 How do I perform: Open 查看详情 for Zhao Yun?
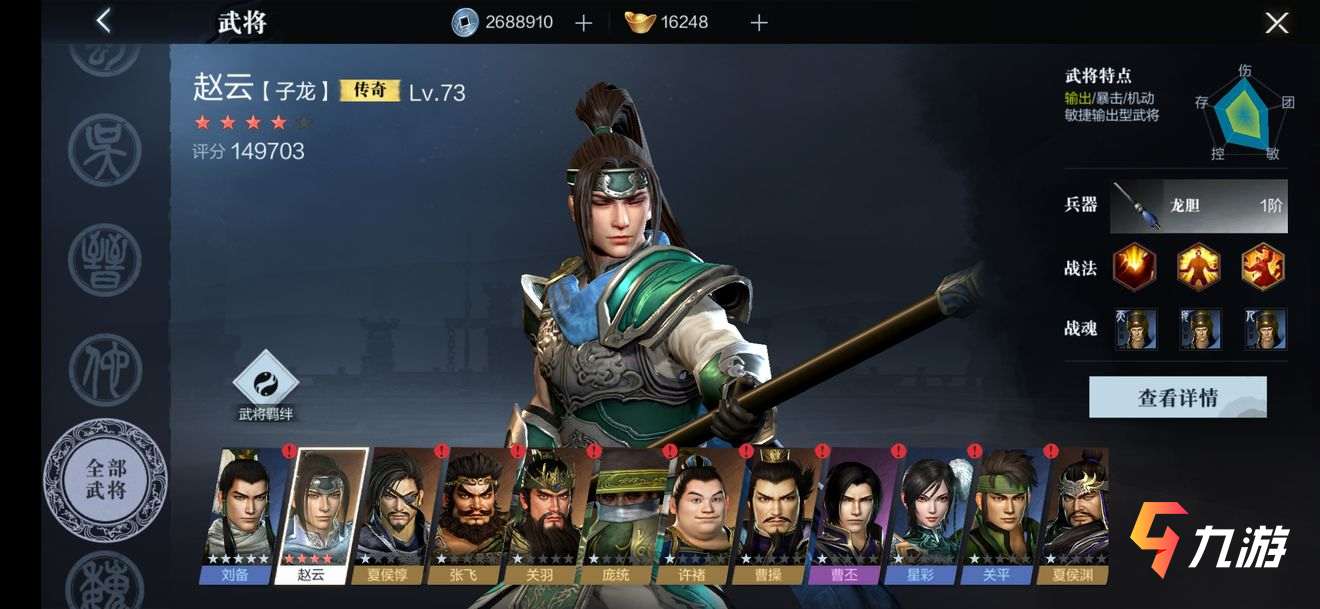[1177, 397]
